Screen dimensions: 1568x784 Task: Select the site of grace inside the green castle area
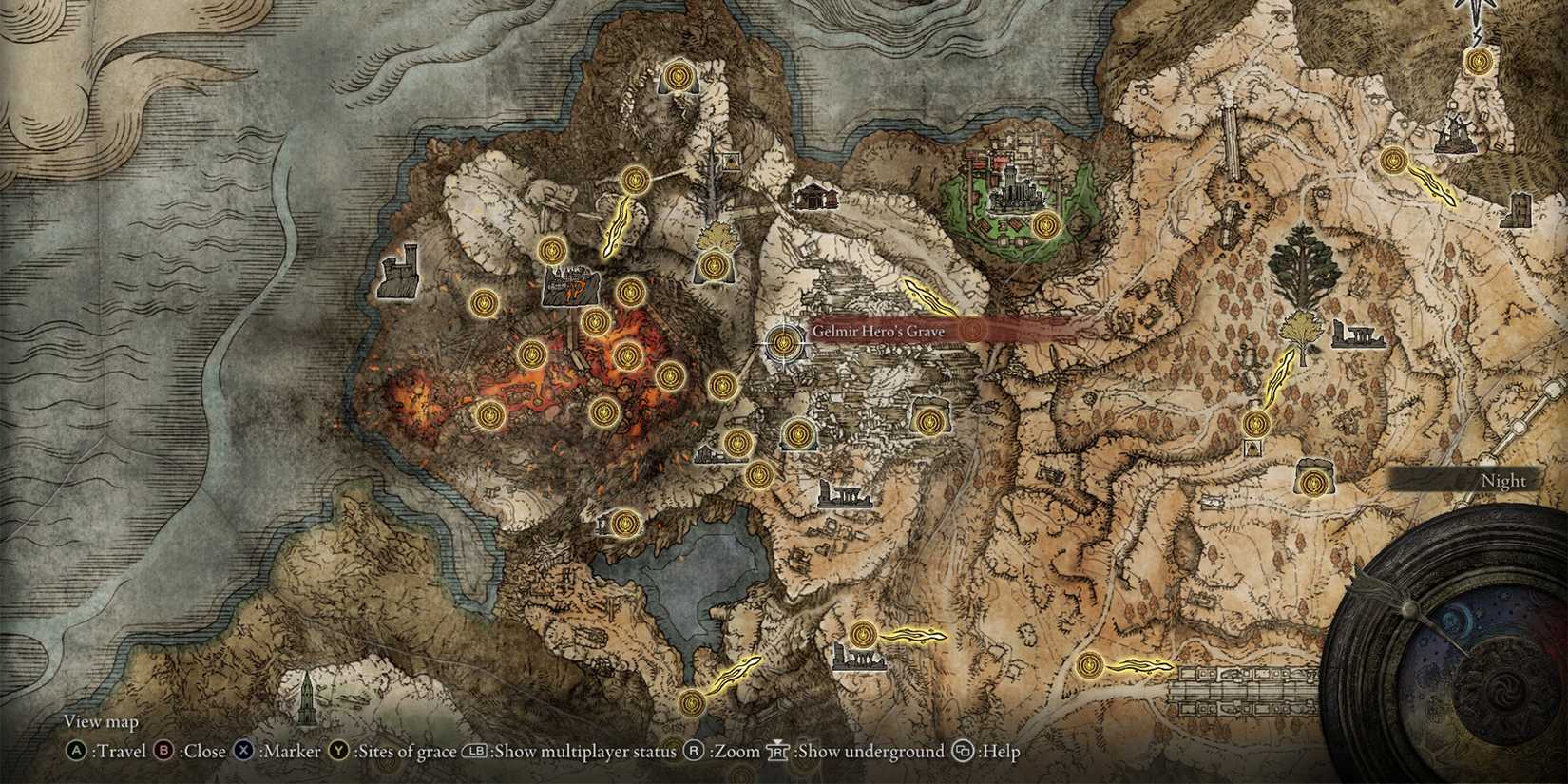[x=1048, y=224]
